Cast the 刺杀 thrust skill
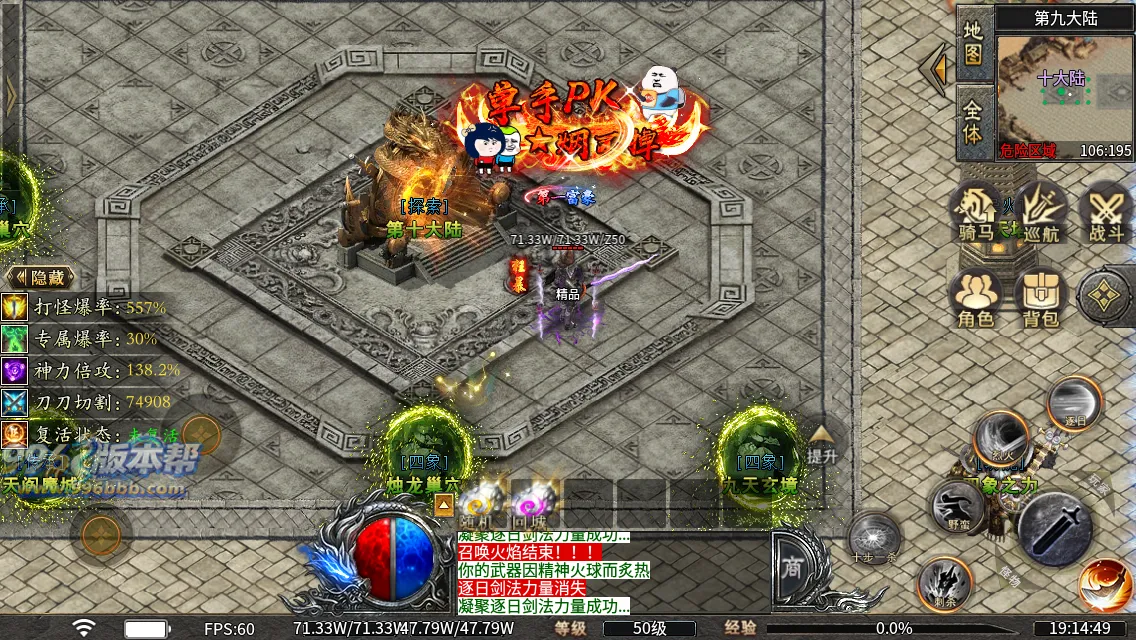Screen dimensions: 1136x640 (x=943, y=584)
